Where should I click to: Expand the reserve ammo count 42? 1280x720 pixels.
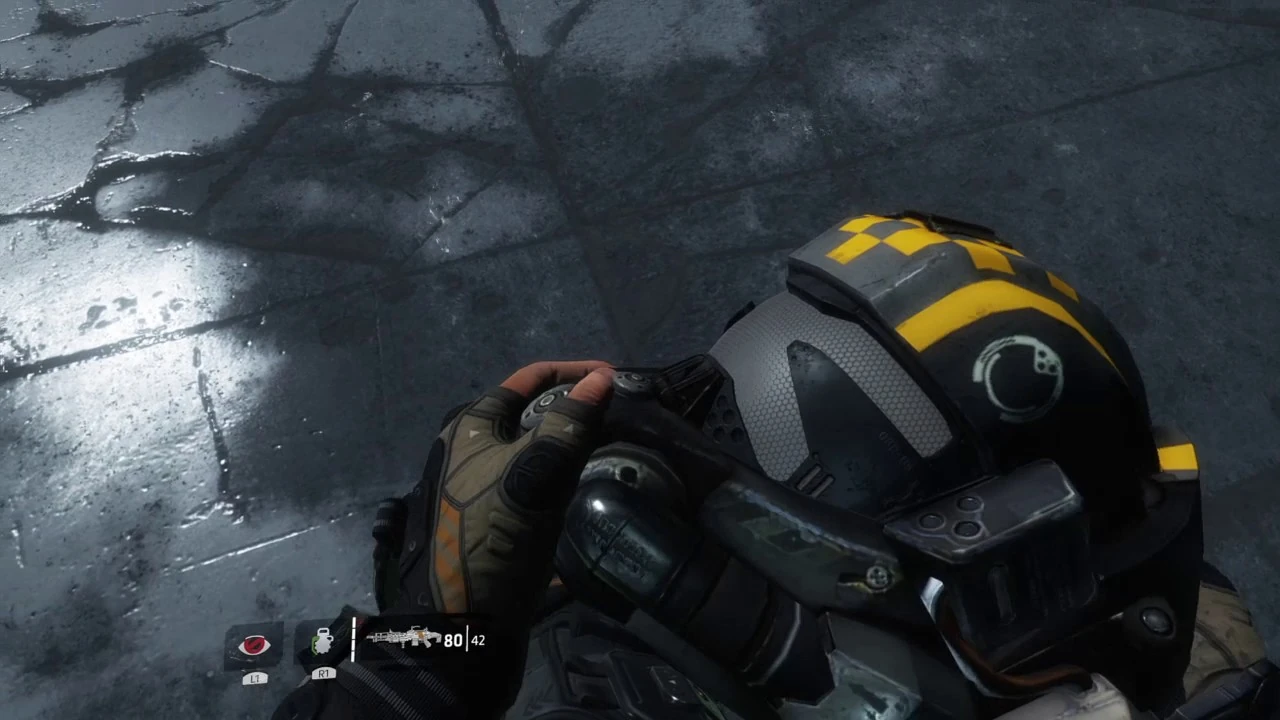[x=477, y=640]
